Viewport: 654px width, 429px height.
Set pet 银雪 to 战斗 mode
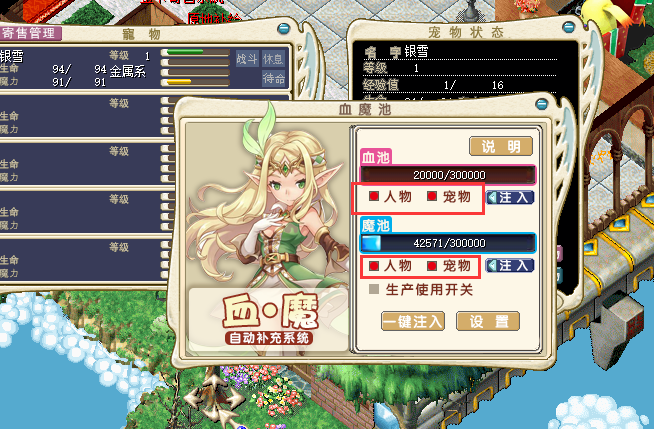coord(246,58)
